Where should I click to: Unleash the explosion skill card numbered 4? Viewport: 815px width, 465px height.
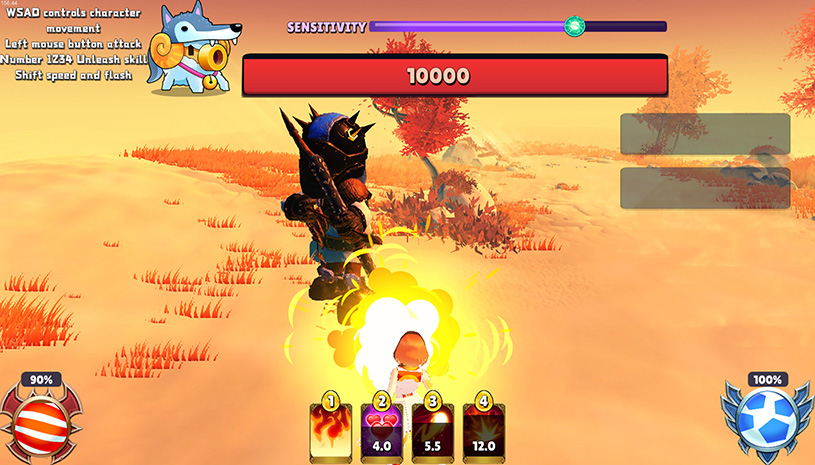pos(484,430)
